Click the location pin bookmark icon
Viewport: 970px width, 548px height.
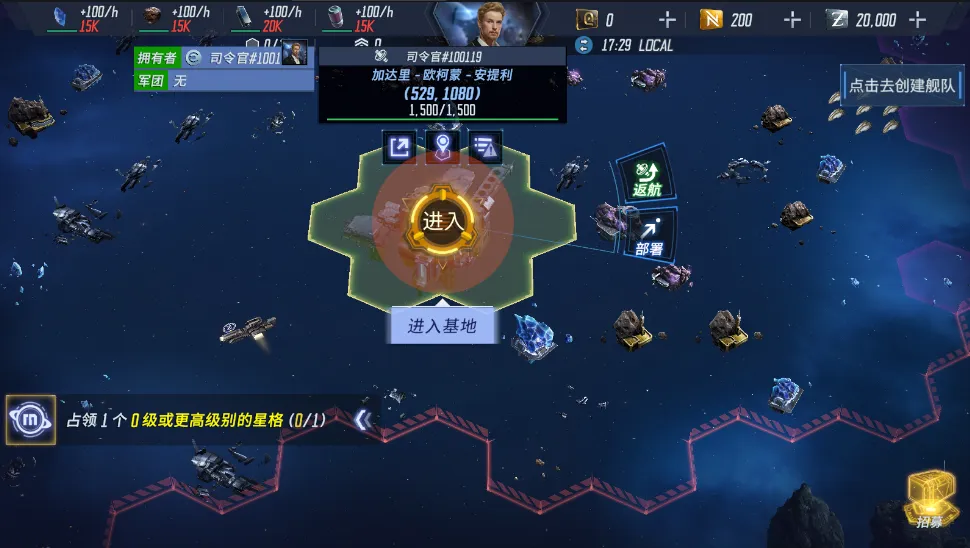(442, 147)
